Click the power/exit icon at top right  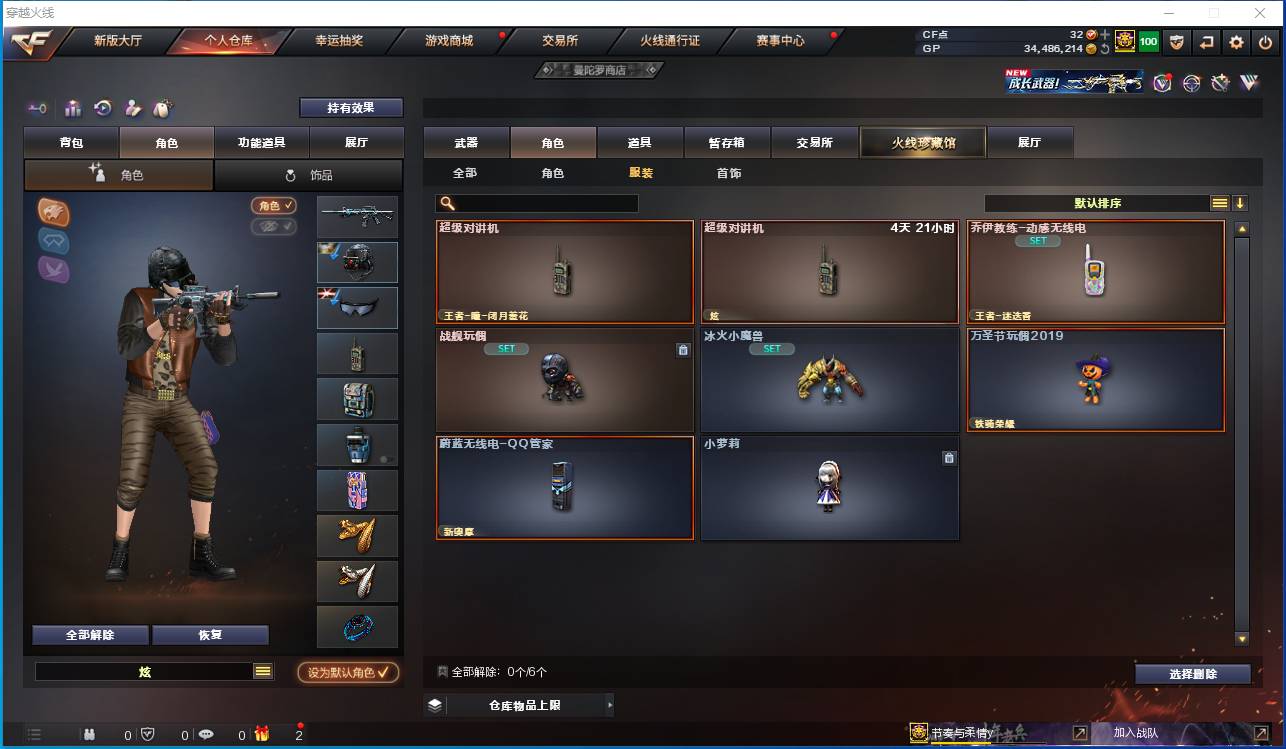(1265, 41)
